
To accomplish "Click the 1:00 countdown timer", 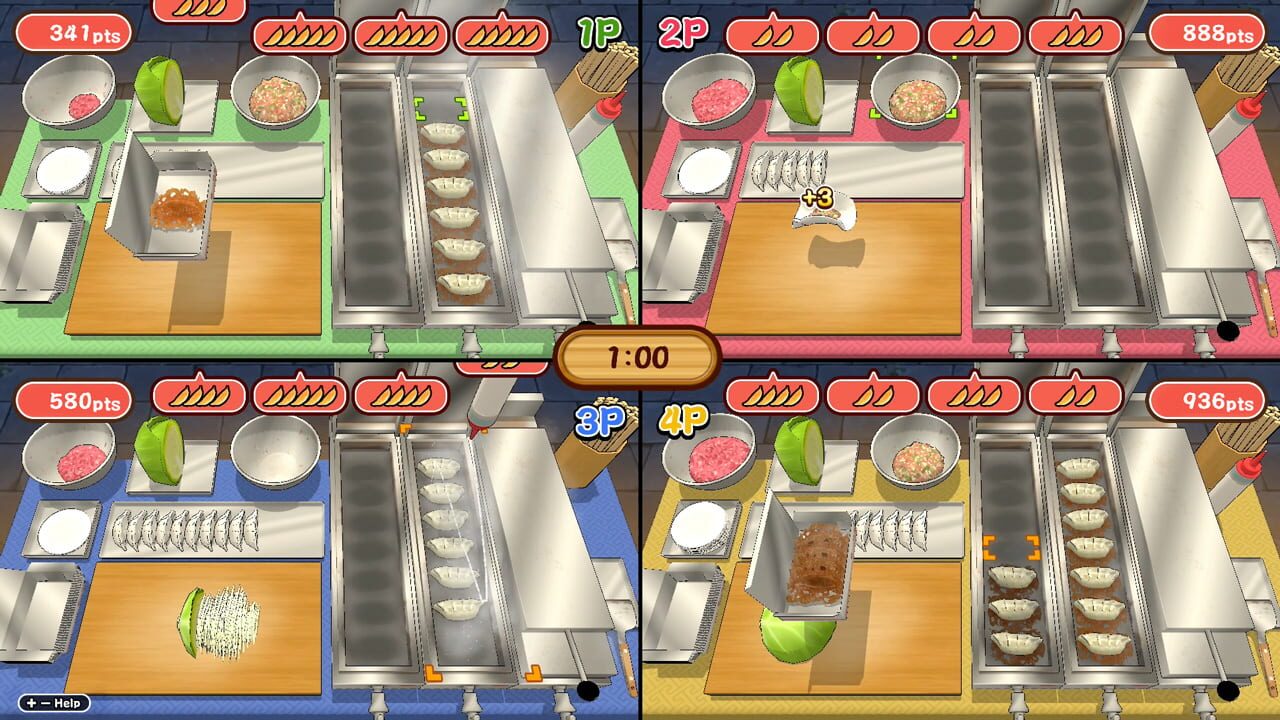I will tap(640, 355).
